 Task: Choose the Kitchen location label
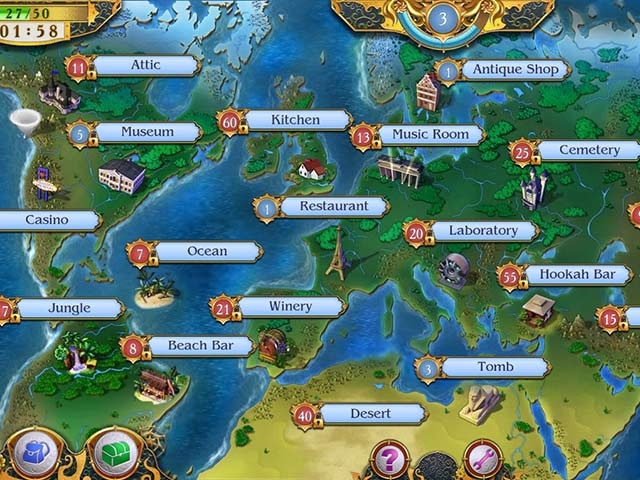point(295,120)
